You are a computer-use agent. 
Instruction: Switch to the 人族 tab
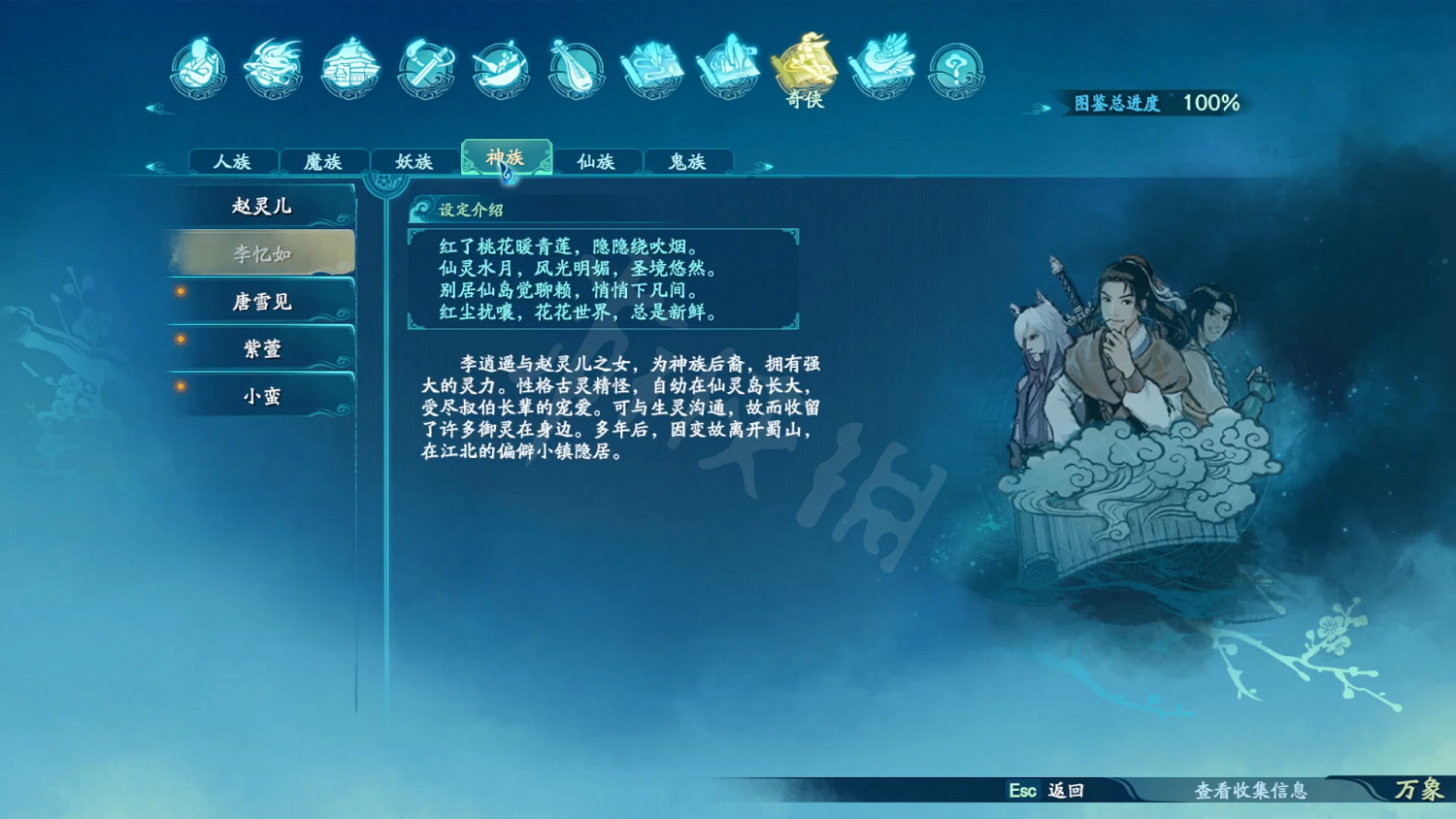[x=233, y=161]
